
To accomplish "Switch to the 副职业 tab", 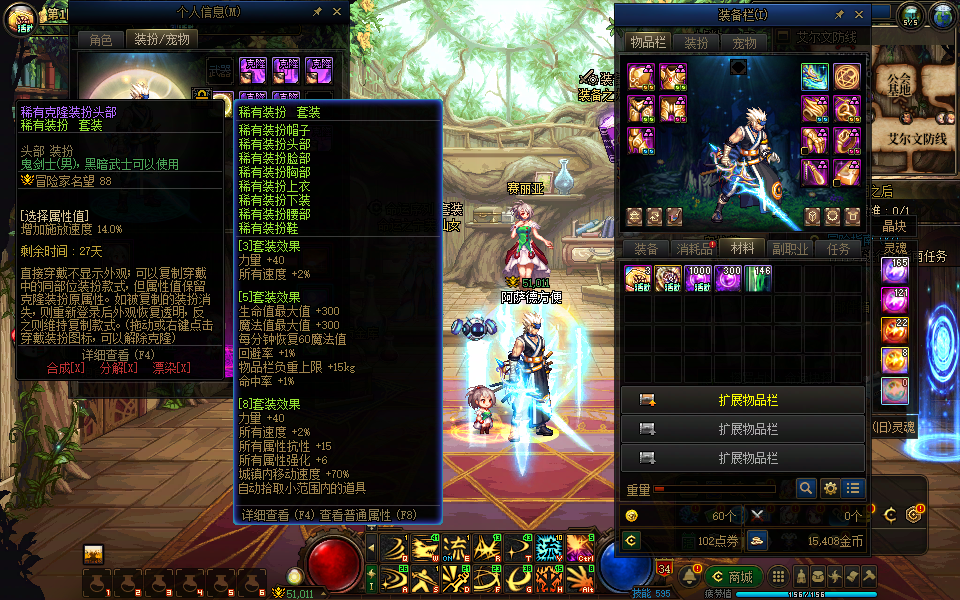I will 790,249.
